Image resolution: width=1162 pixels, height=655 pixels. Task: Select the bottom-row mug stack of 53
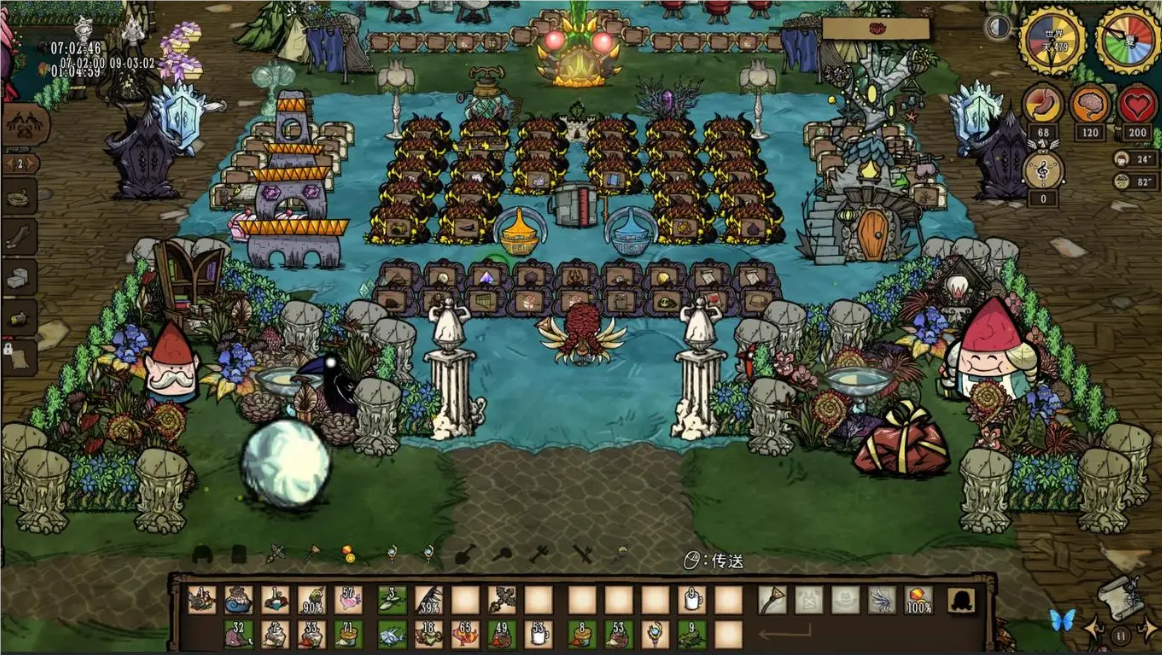tap(539, 634)
